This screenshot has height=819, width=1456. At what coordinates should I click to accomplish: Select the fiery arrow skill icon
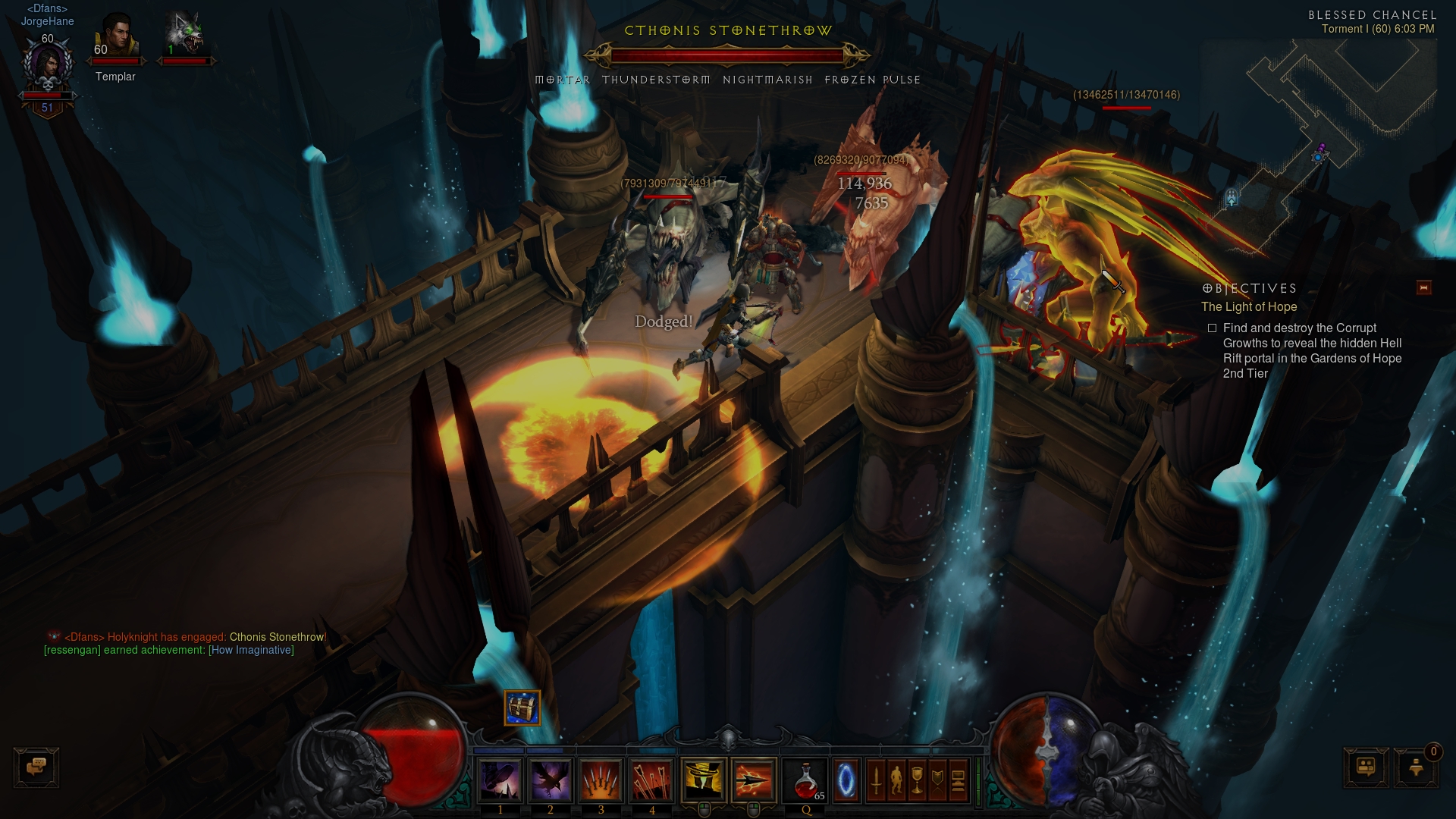coord(754,780)
